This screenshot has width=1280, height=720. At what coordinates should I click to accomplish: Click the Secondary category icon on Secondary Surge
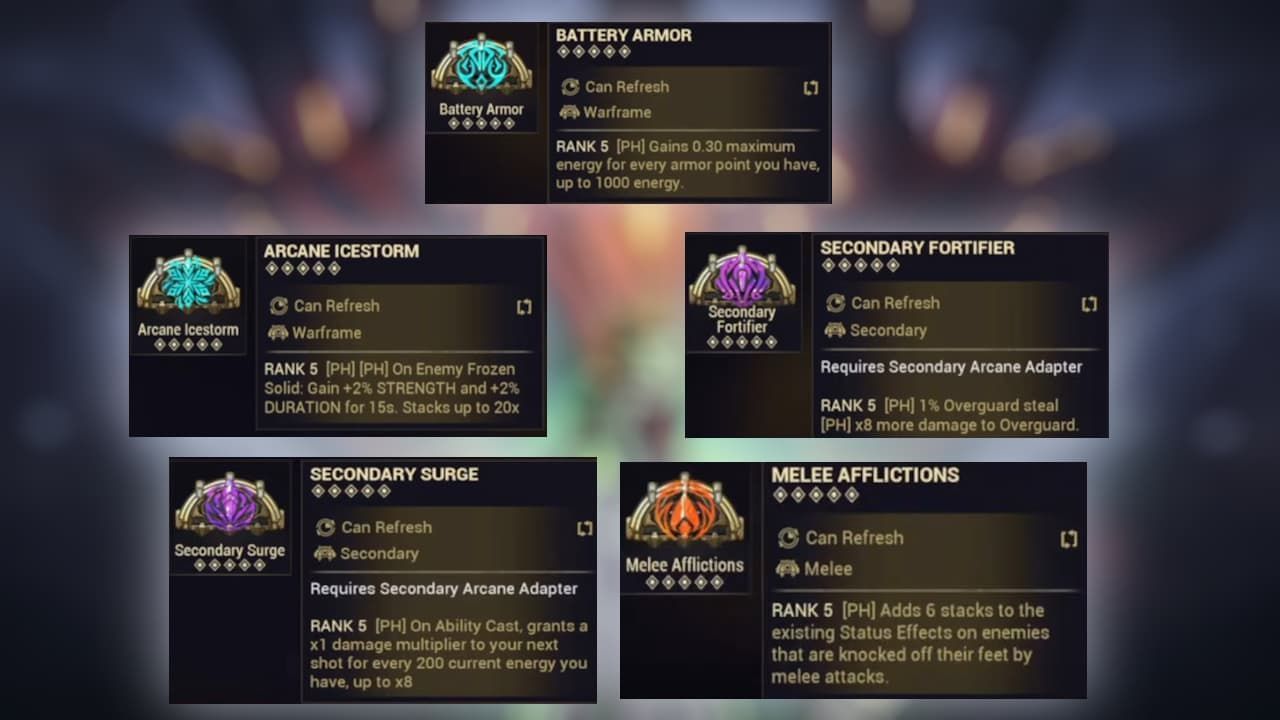click(x=325, y=554)
